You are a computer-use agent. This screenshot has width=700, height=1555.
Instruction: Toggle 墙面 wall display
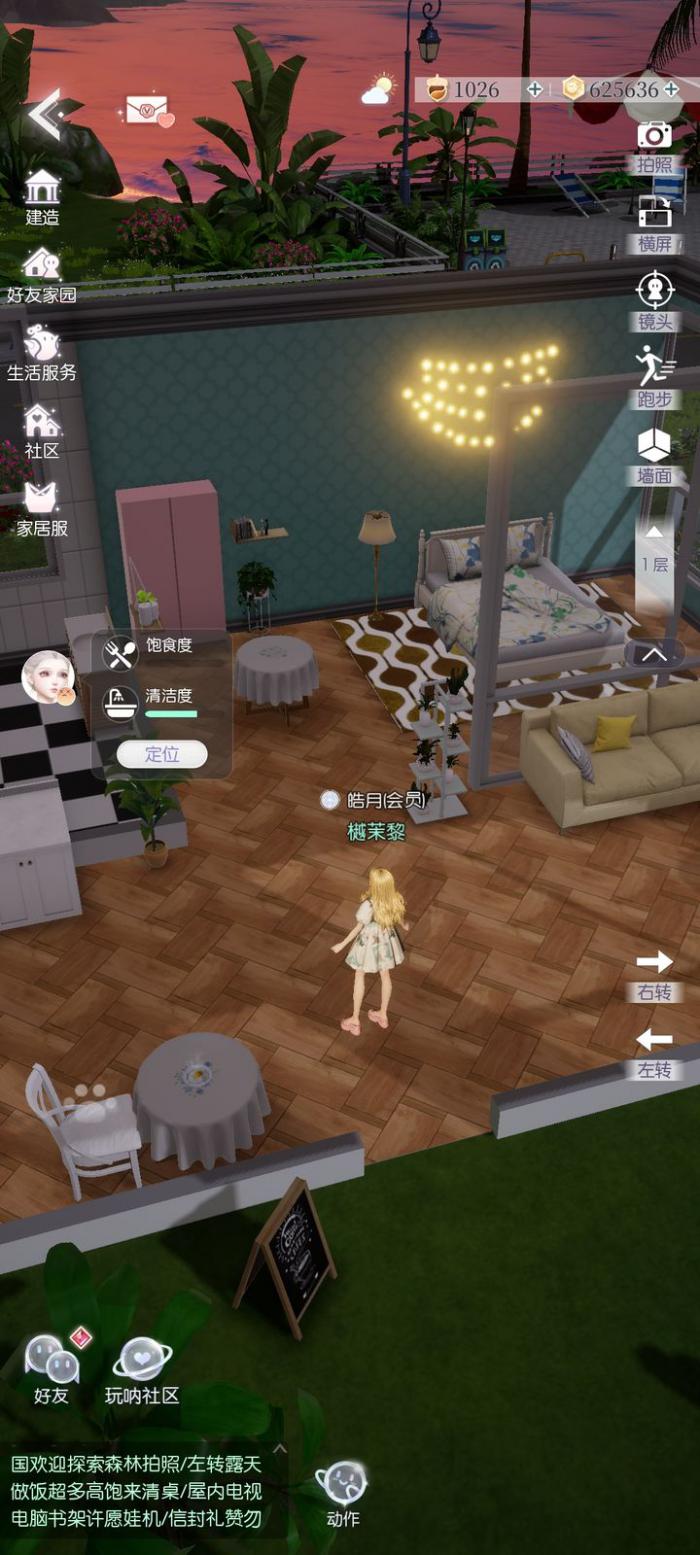tap(655, 455)
